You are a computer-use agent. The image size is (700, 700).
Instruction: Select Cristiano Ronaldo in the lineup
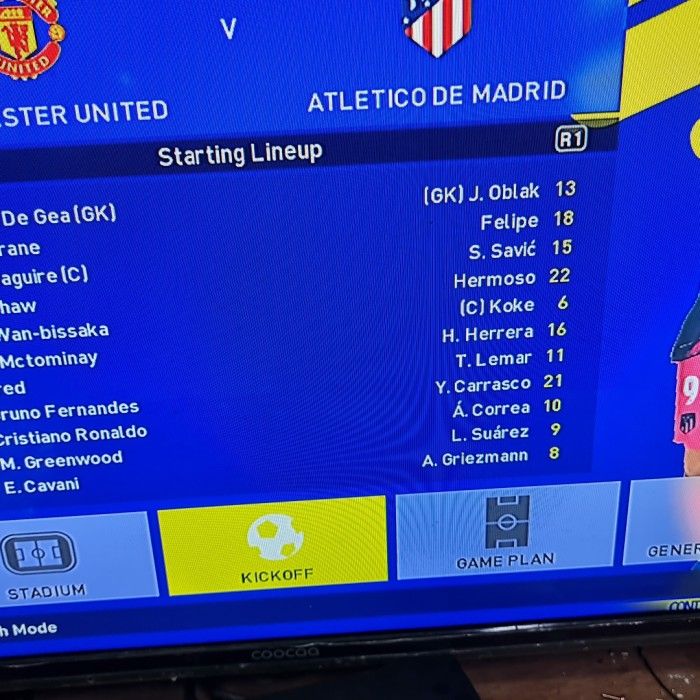coord(72,435)
